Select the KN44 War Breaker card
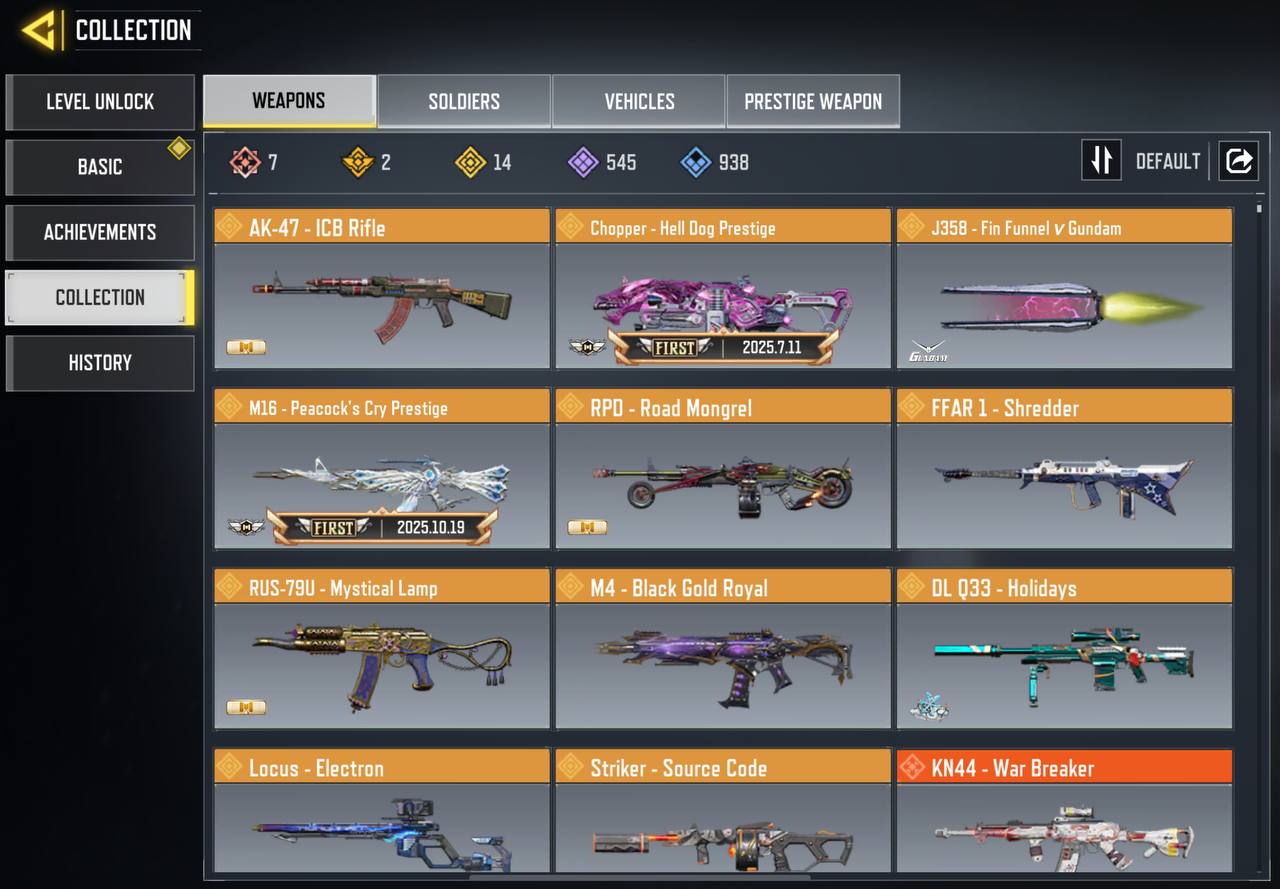The width and height of the screenshot is (1280, 889). pos(1064,812)
